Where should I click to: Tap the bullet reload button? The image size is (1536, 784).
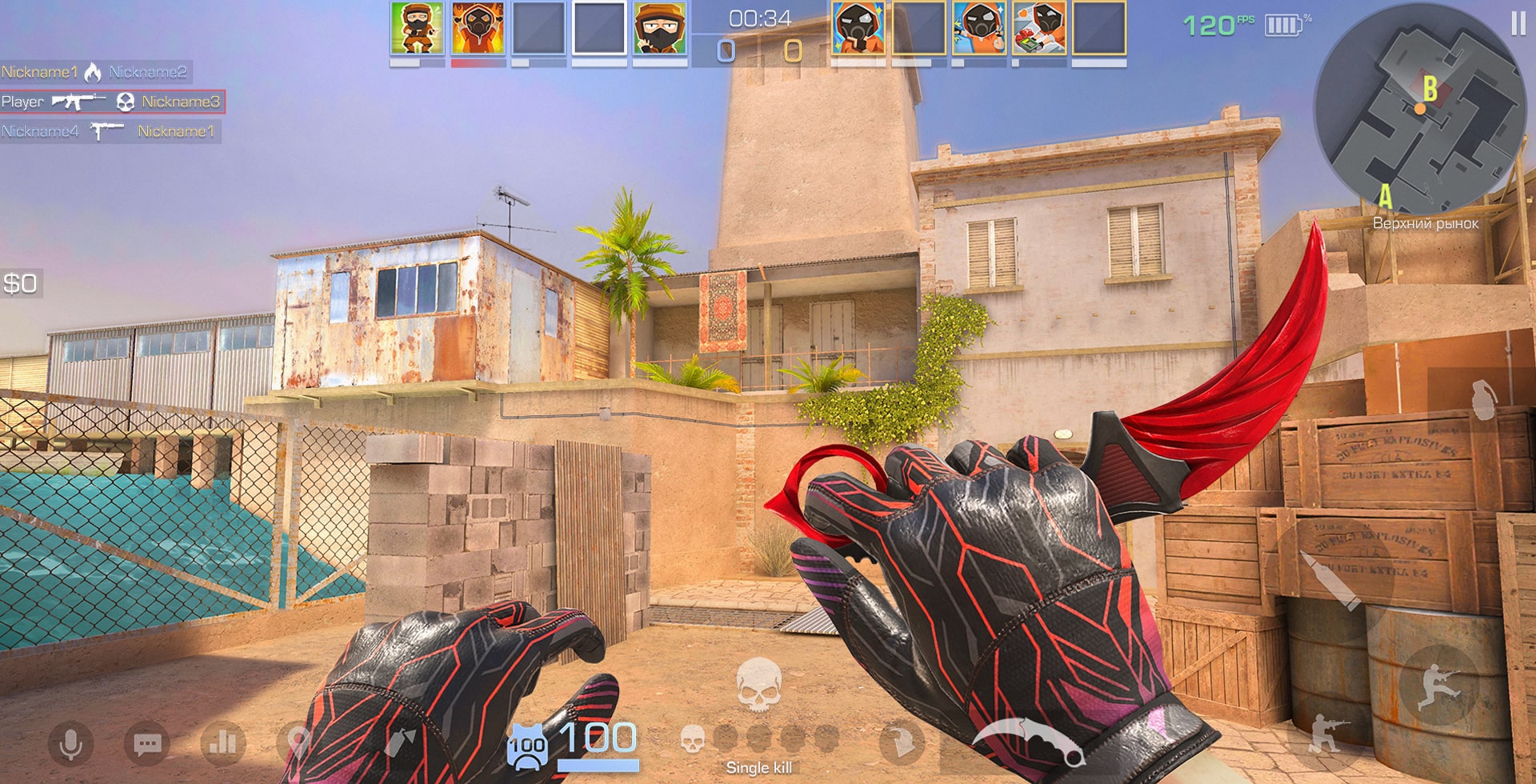coord(1334,580)
